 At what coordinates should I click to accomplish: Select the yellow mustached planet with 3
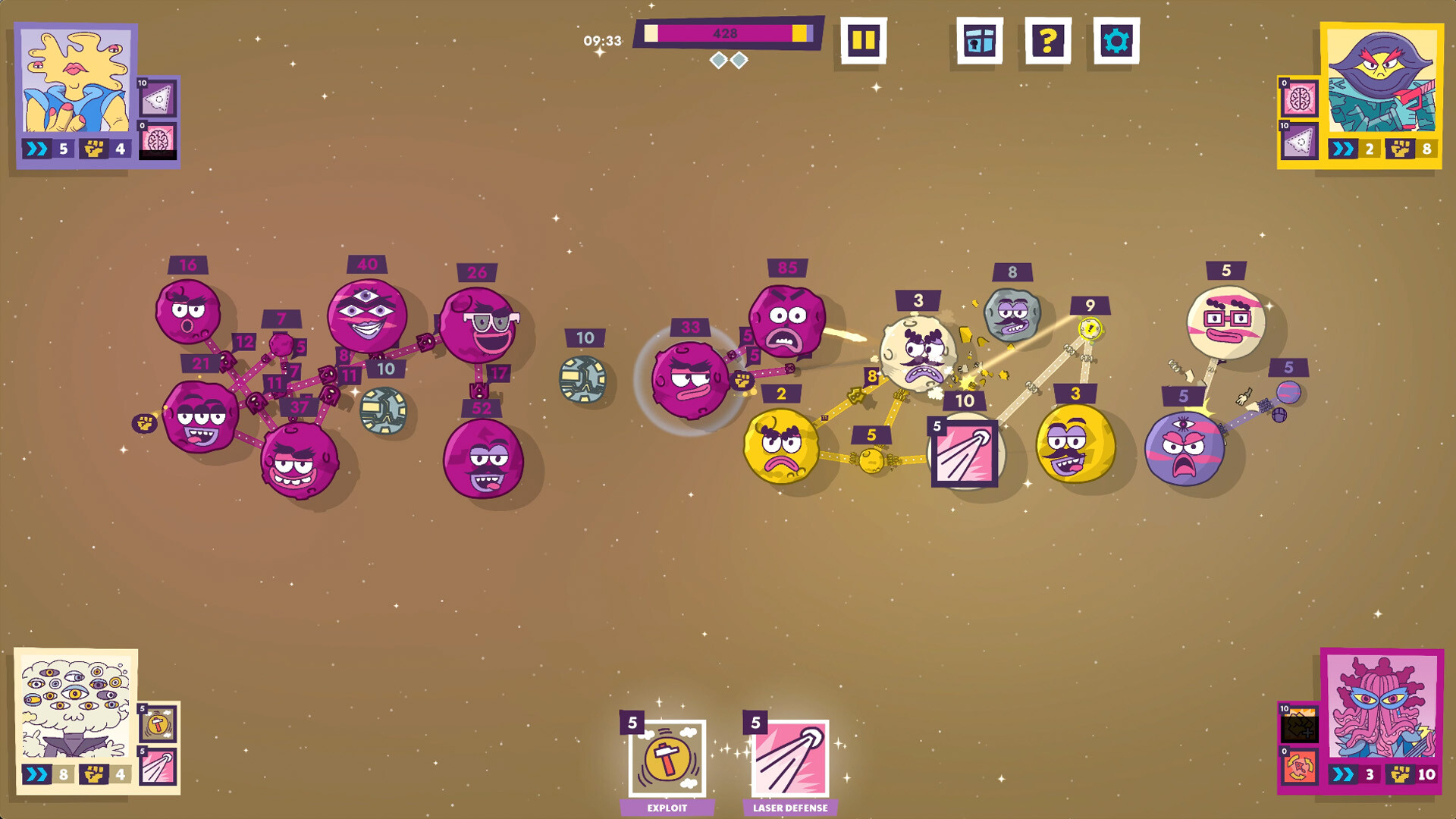1075,444
